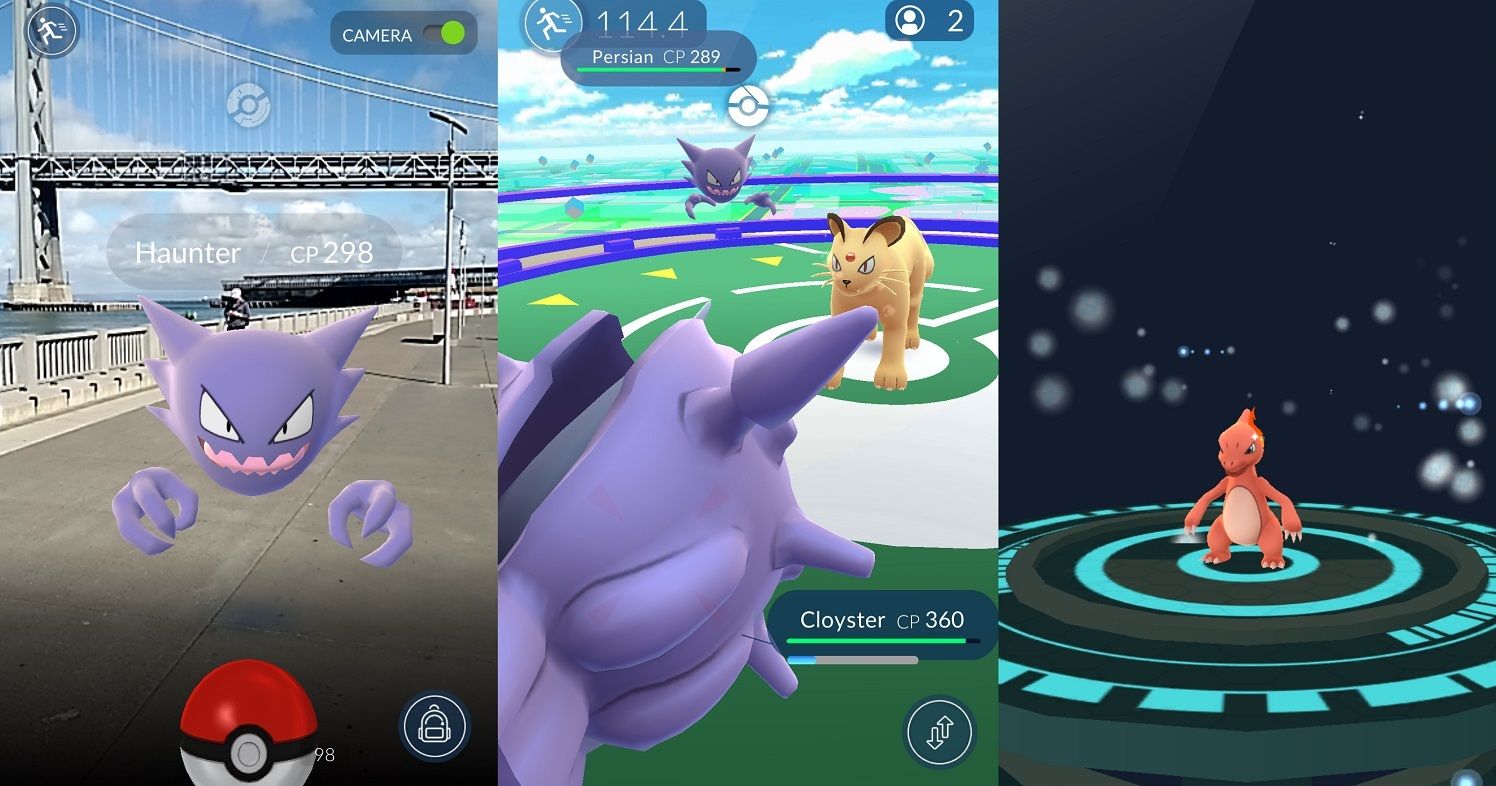Screen dimensions: 1496x786
Task: Tap the Pokémon swap arrows icon
Action: (x=938, y=732)
